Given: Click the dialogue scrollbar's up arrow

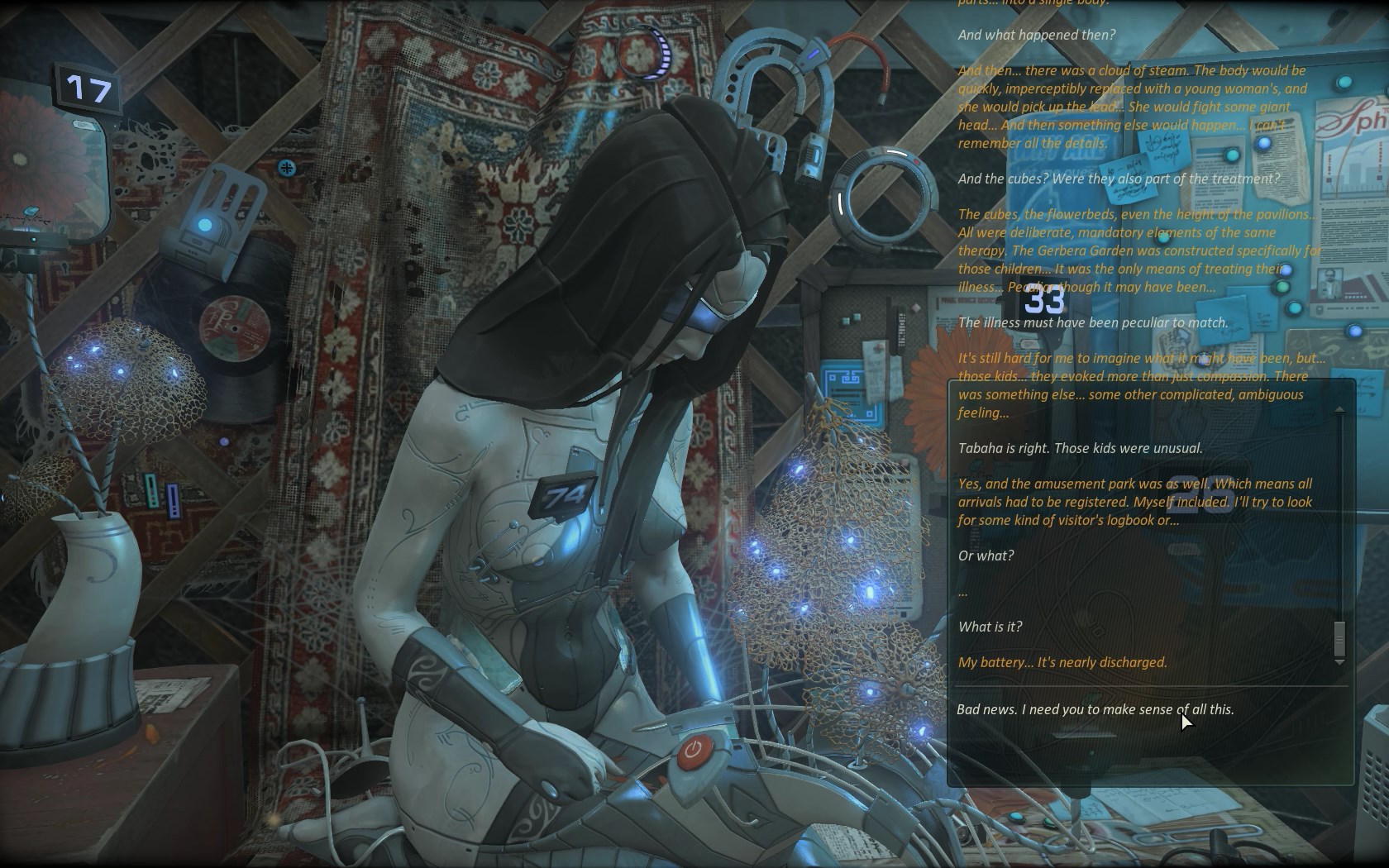Looking at the screenshot, I should pos(1339,409).
